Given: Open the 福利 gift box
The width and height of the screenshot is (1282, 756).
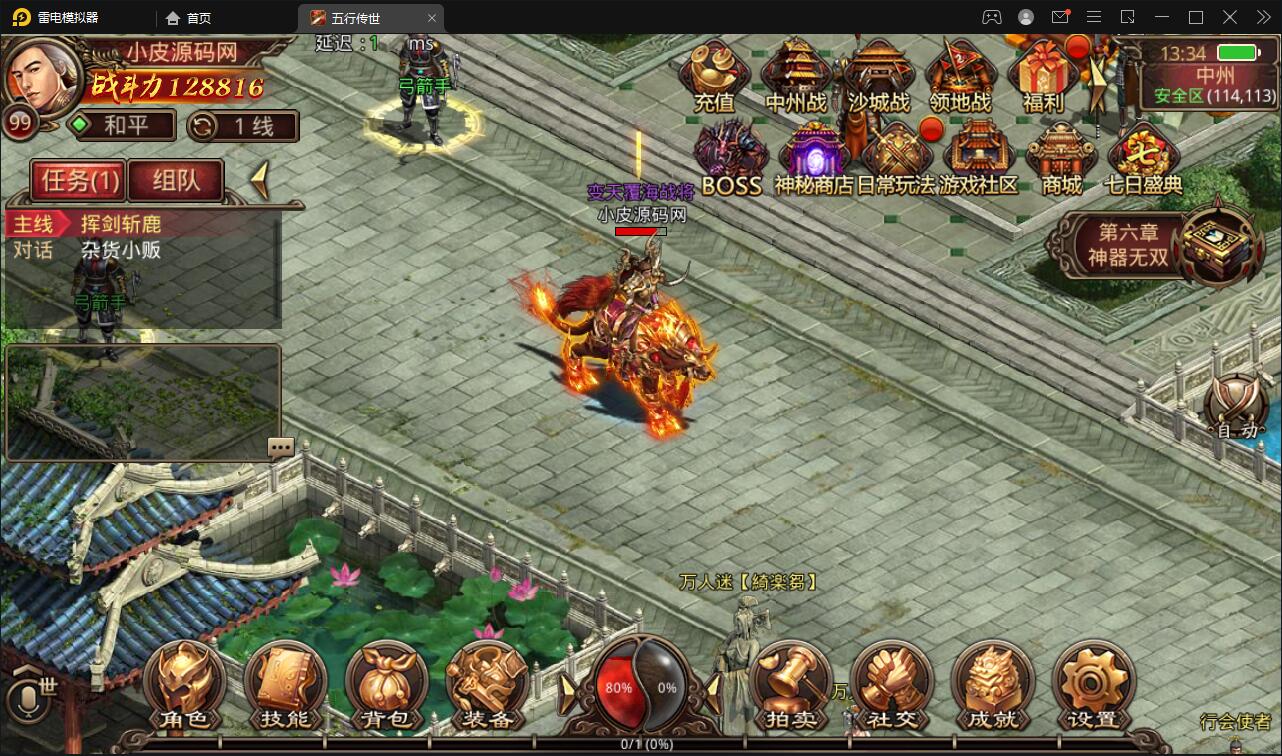Looking at the screenshot, I should pos(1042,75).
